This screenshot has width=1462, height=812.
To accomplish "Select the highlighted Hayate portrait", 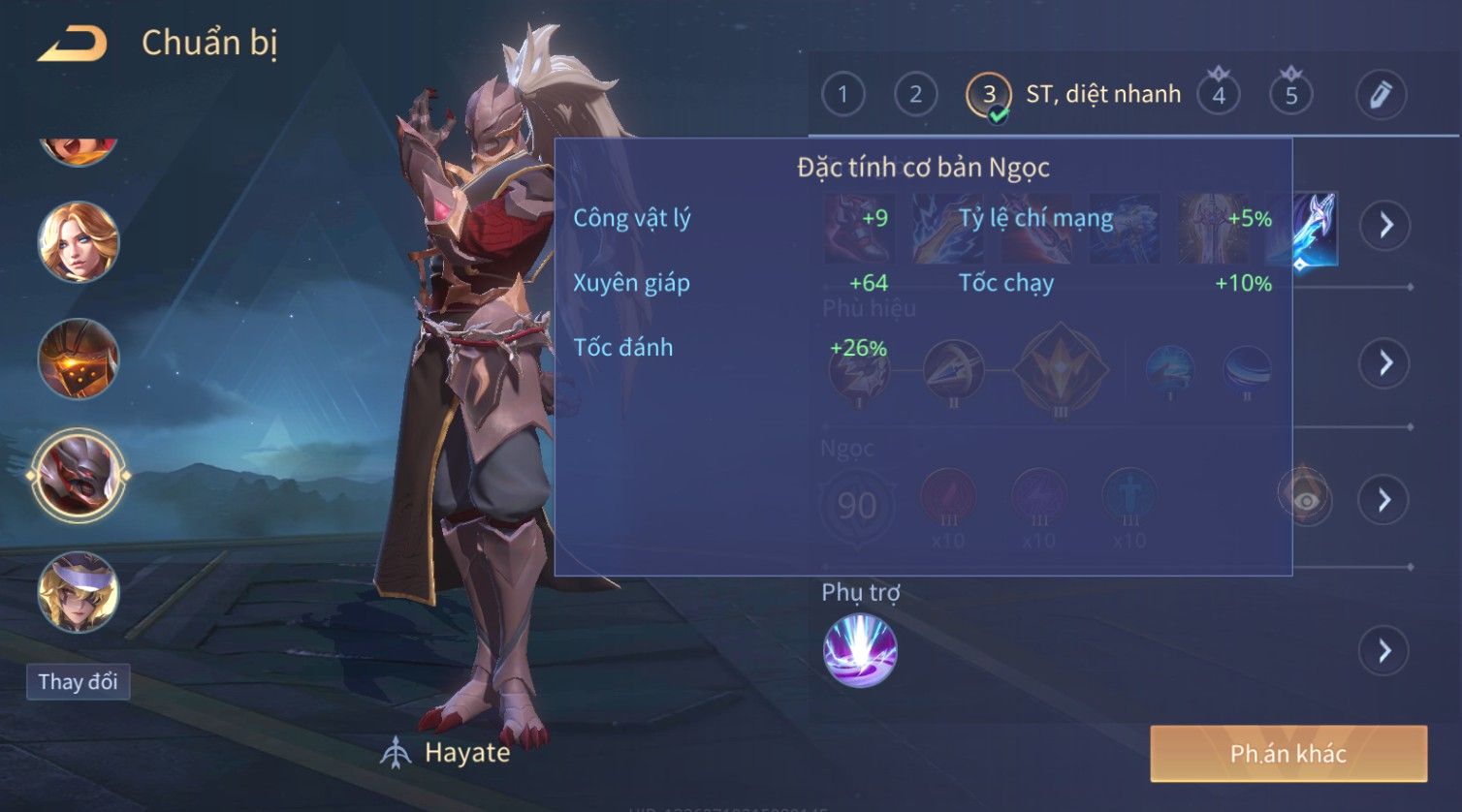I will tap(79, 476).
